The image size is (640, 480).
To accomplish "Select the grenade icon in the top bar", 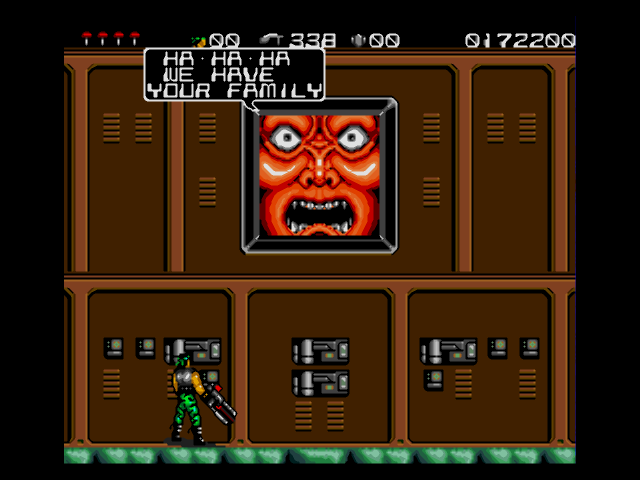I will pyautogui.click(x=198, y=41).
